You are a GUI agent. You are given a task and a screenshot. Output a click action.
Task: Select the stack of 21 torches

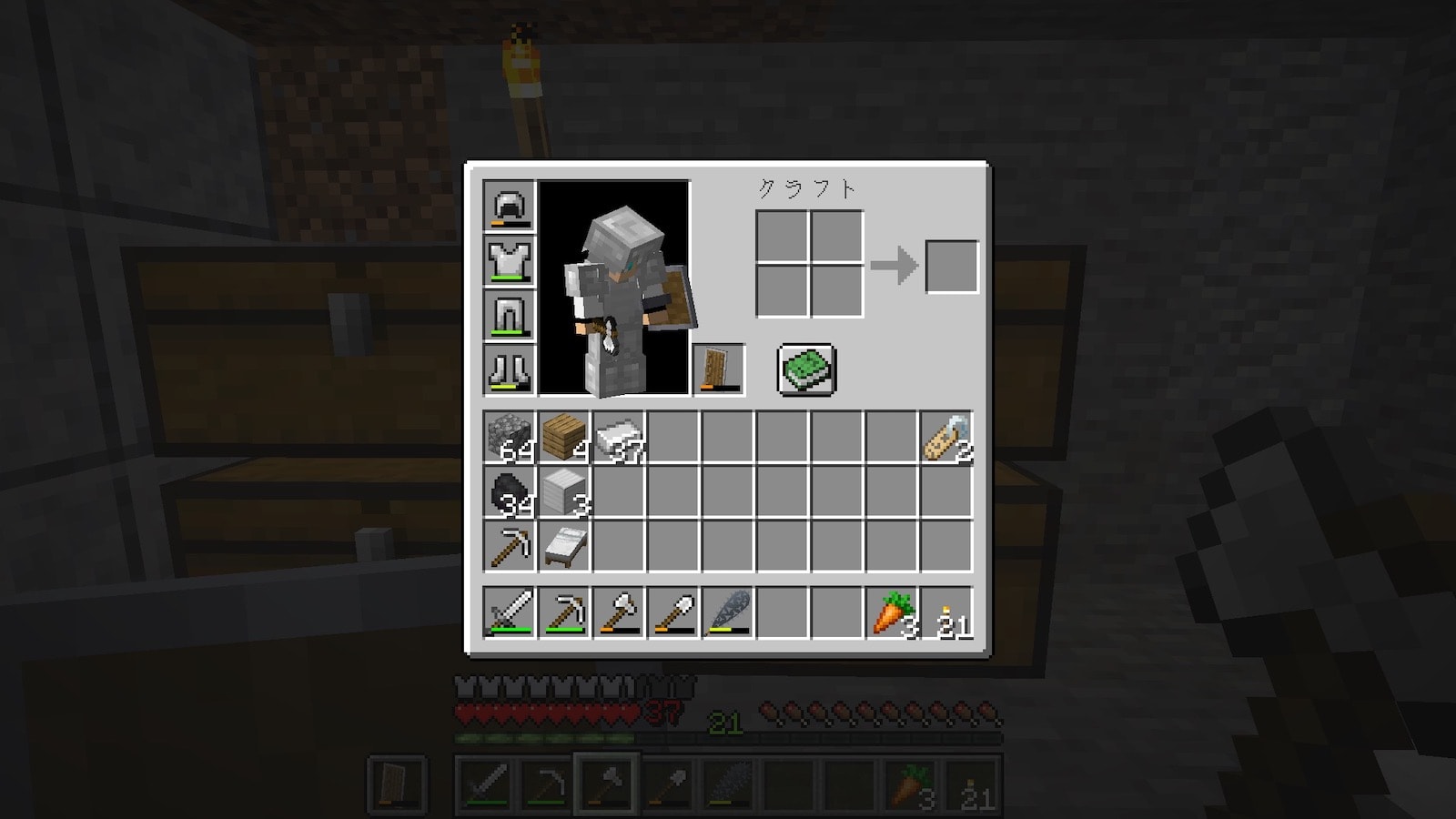coord(946,612)
